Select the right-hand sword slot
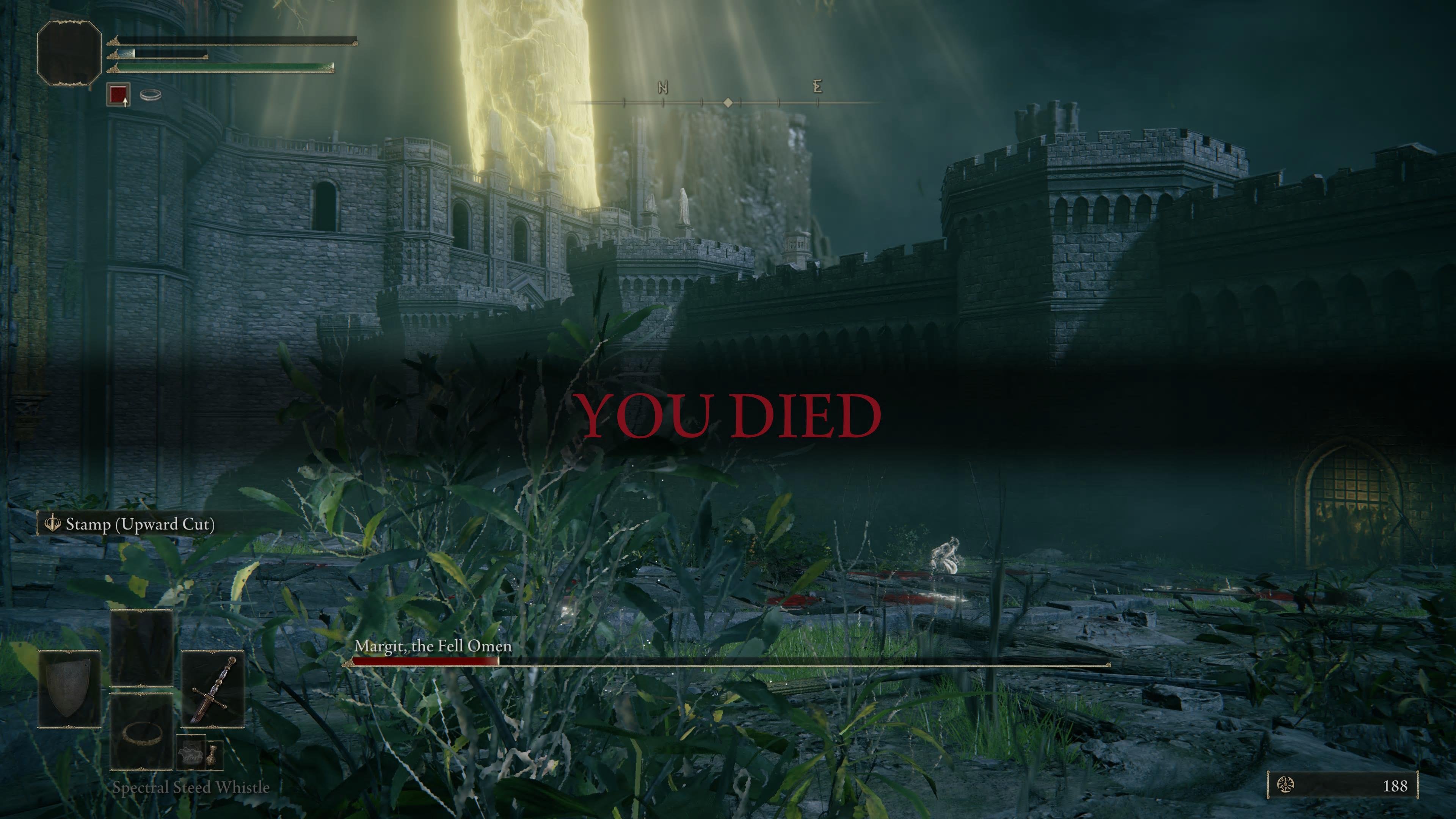Image resolution: width=1456 pixels, height=819 pixels. coord(212,689)
